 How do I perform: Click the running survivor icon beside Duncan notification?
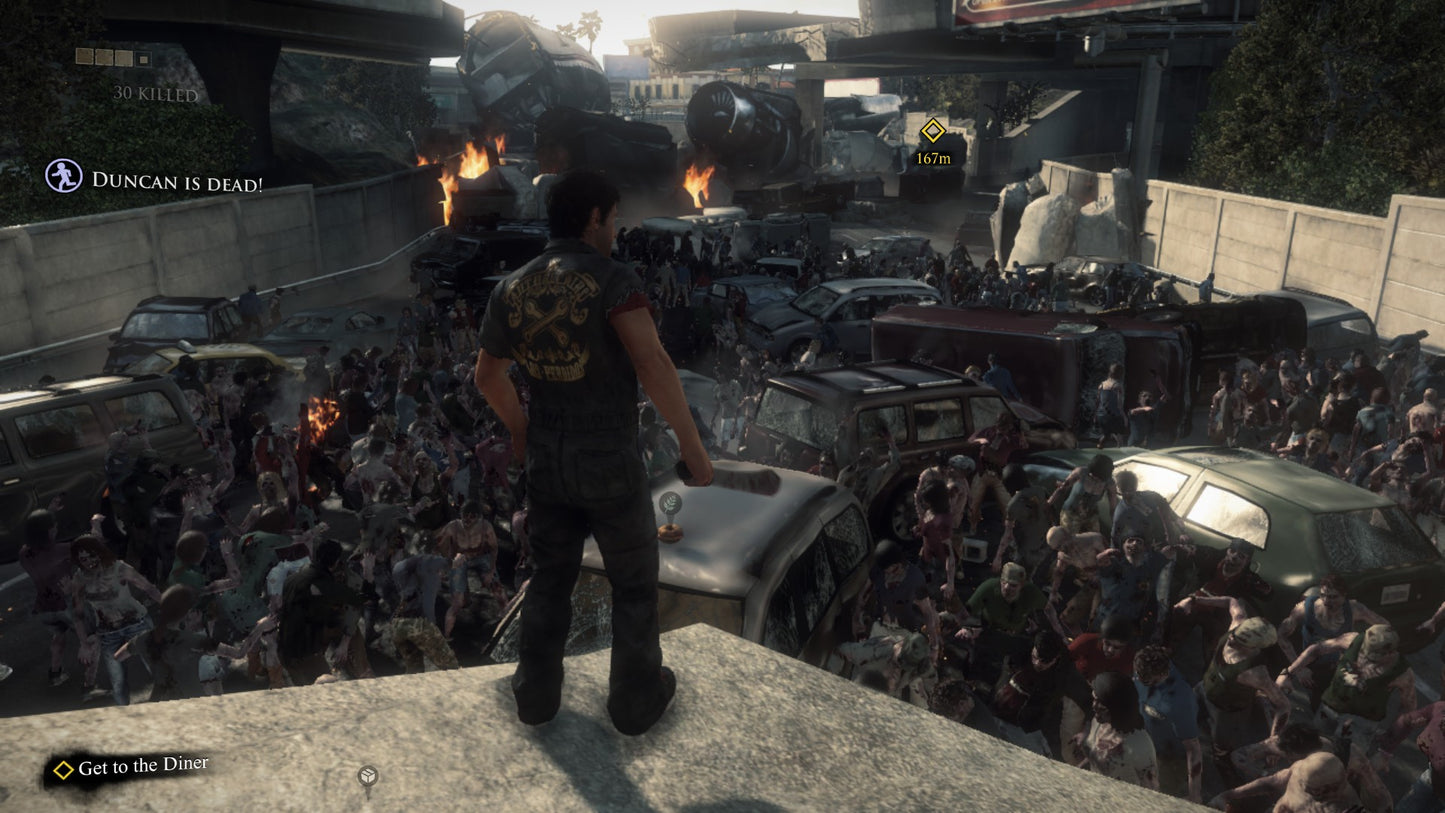coord(63,176)
